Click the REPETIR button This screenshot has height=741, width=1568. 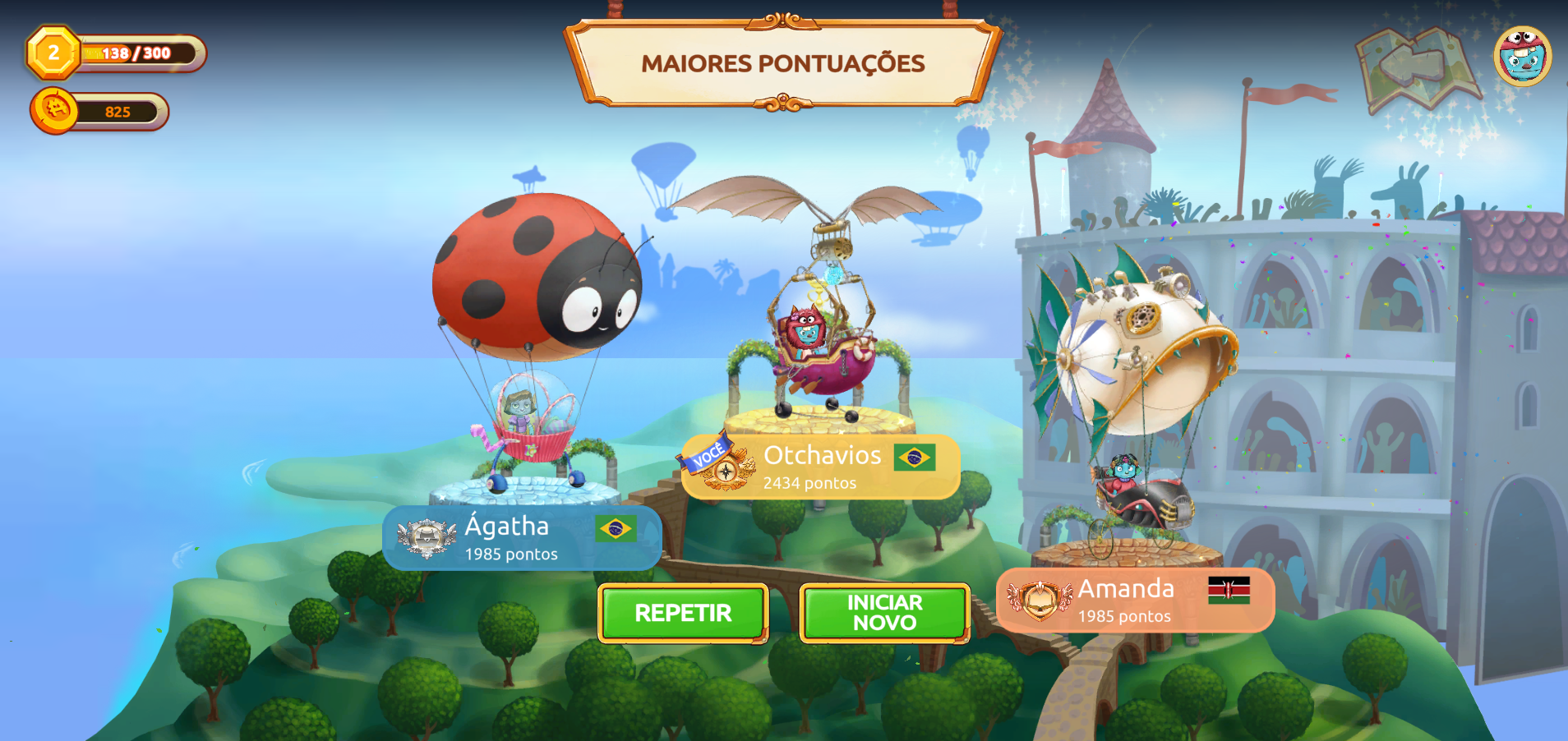pos(683,613)
